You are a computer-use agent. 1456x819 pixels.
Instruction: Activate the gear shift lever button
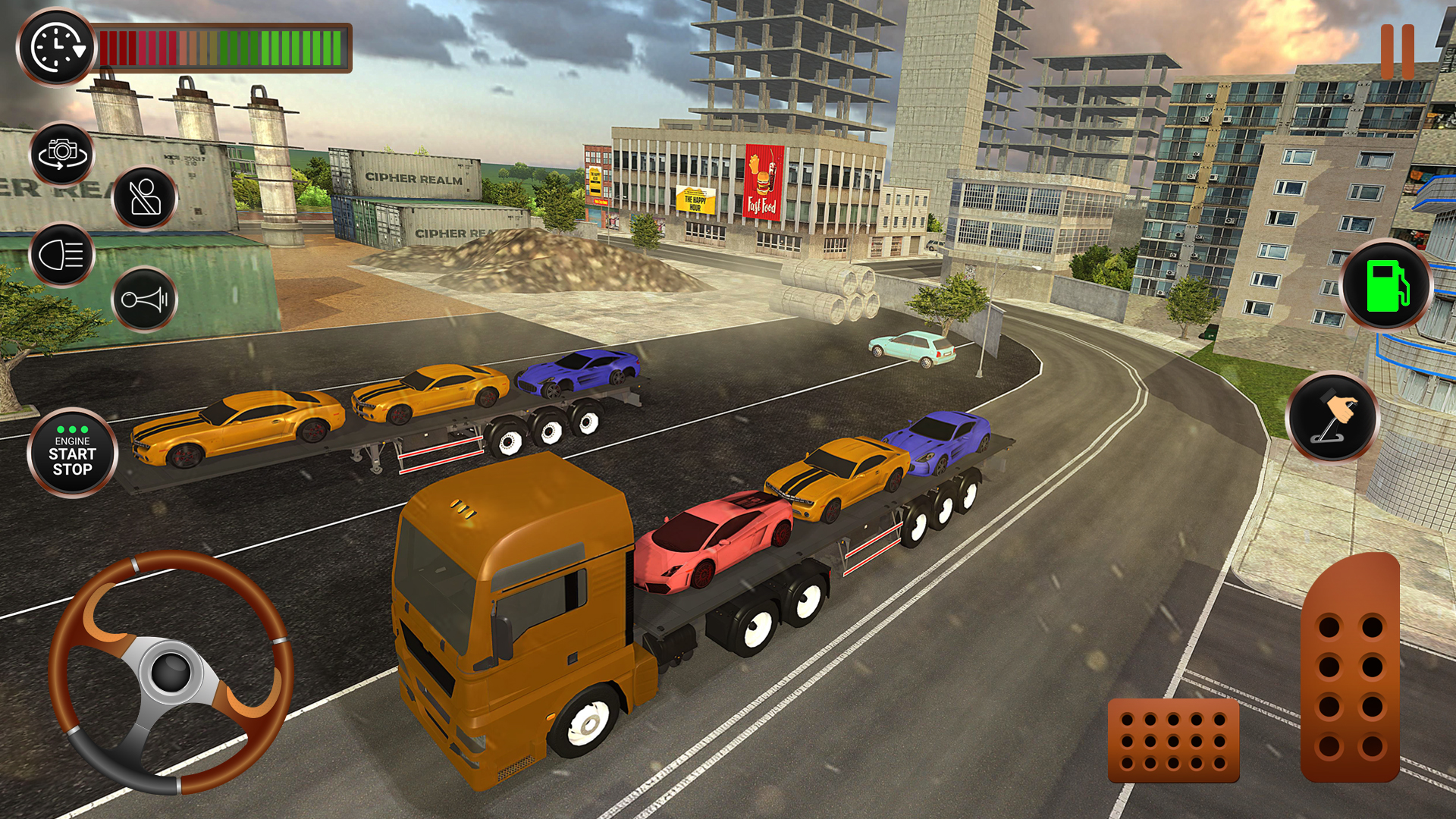[1332, 416]
